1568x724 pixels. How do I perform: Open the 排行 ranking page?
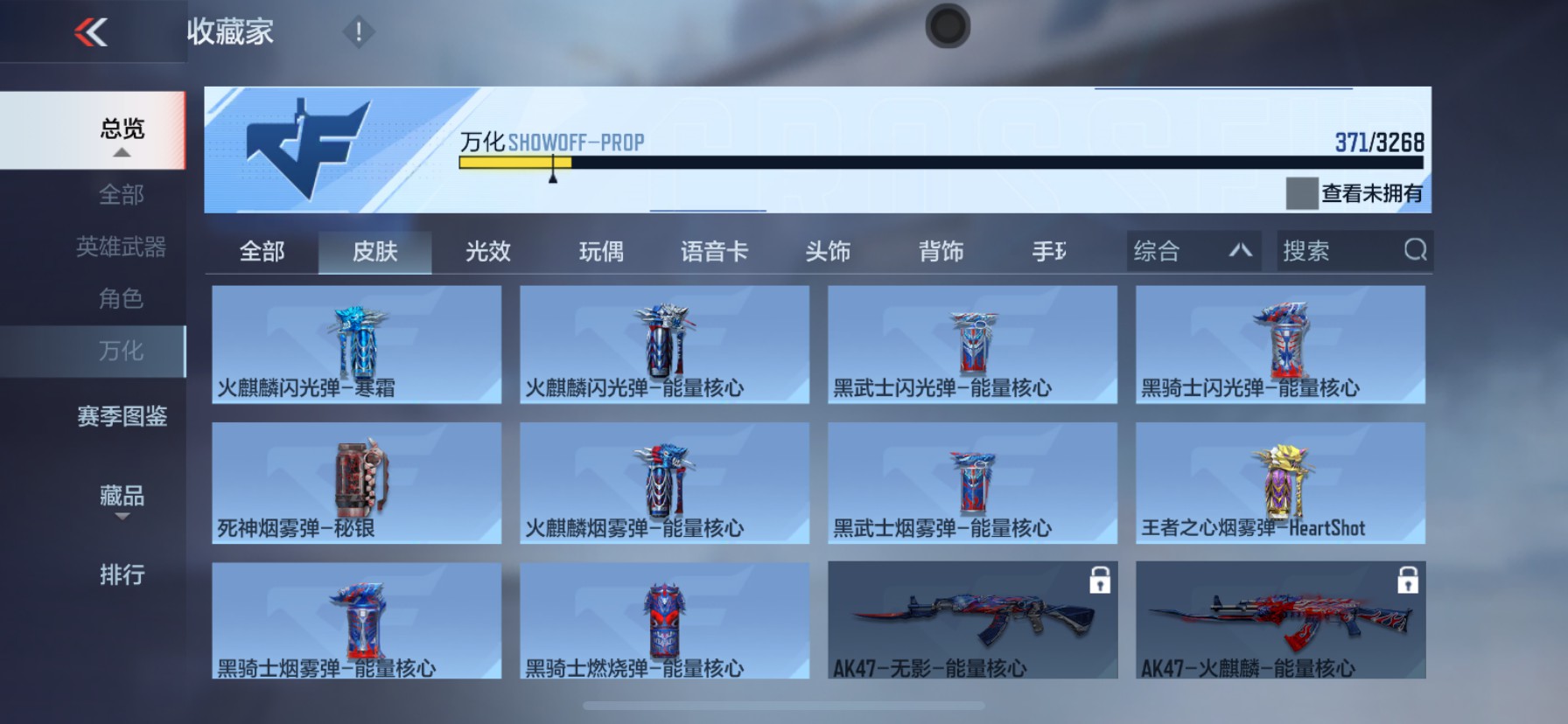pyautogui.click(x=120, y=576)
